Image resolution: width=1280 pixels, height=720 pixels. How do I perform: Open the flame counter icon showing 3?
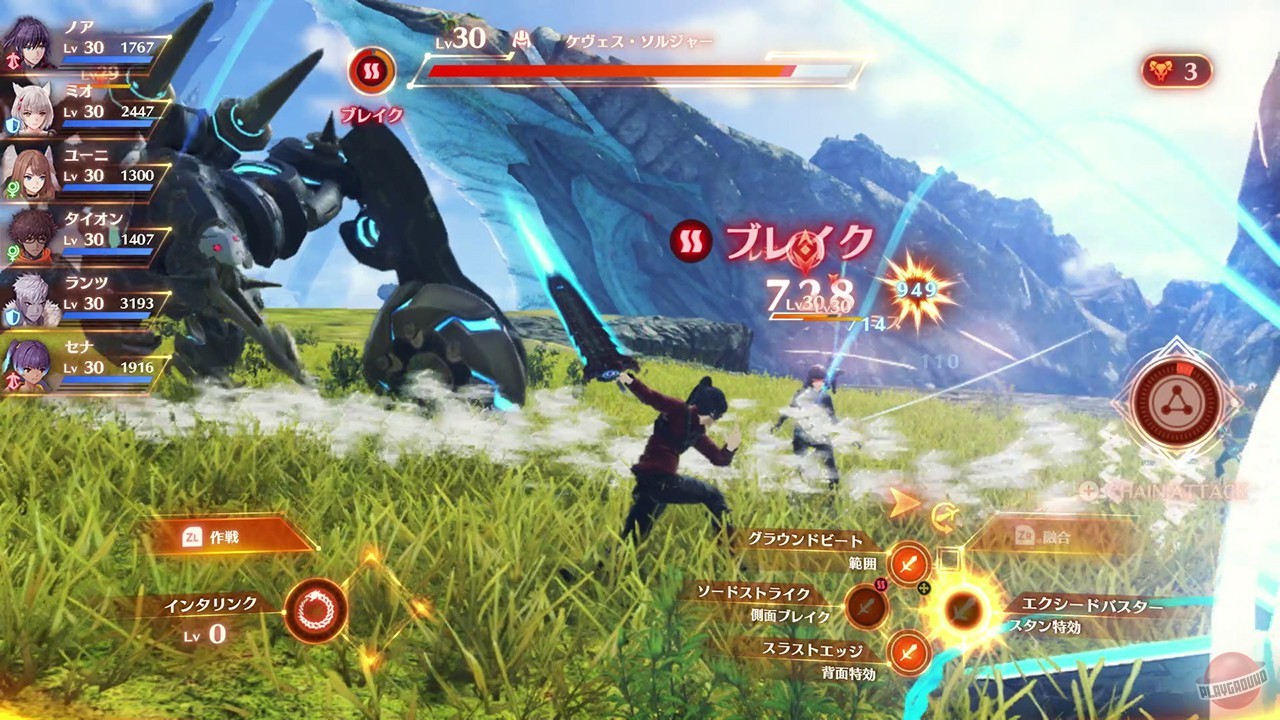pyautogui.click(x=1176, y=72)
